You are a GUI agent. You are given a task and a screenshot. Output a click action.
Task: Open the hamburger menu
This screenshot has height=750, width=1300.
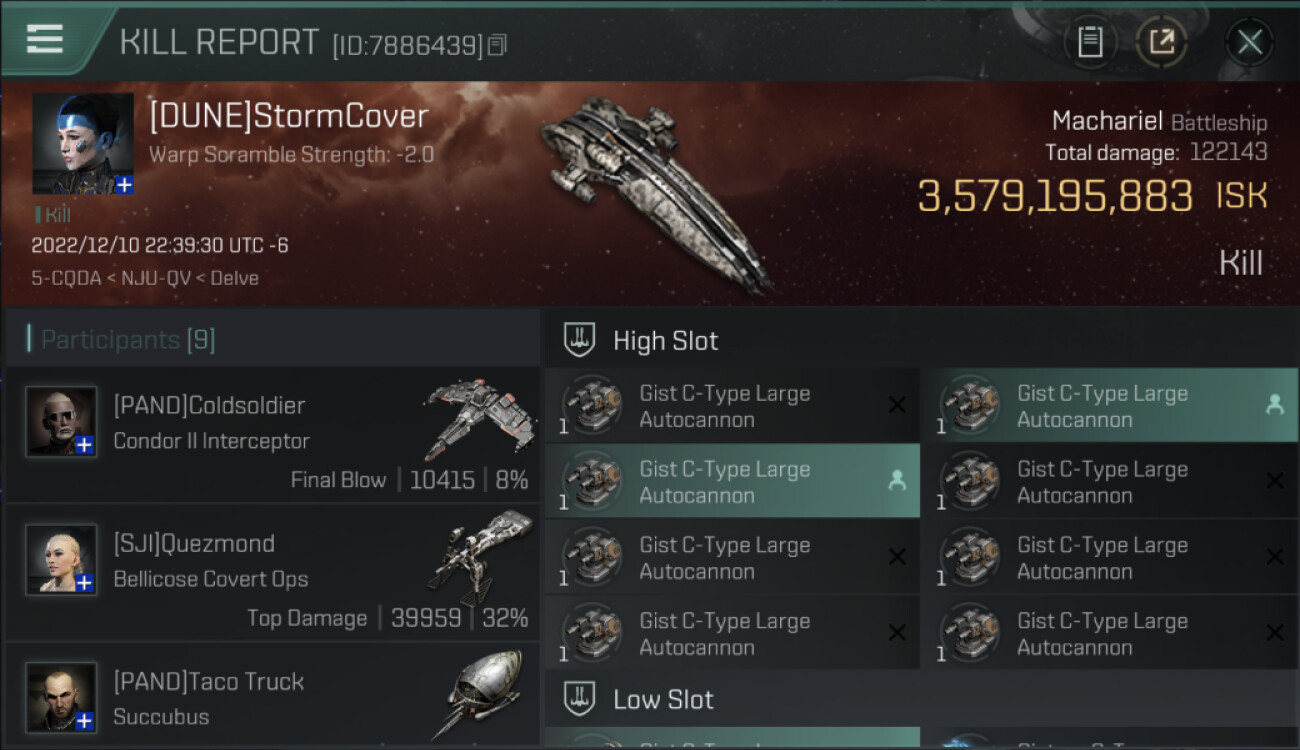[45, 39]
